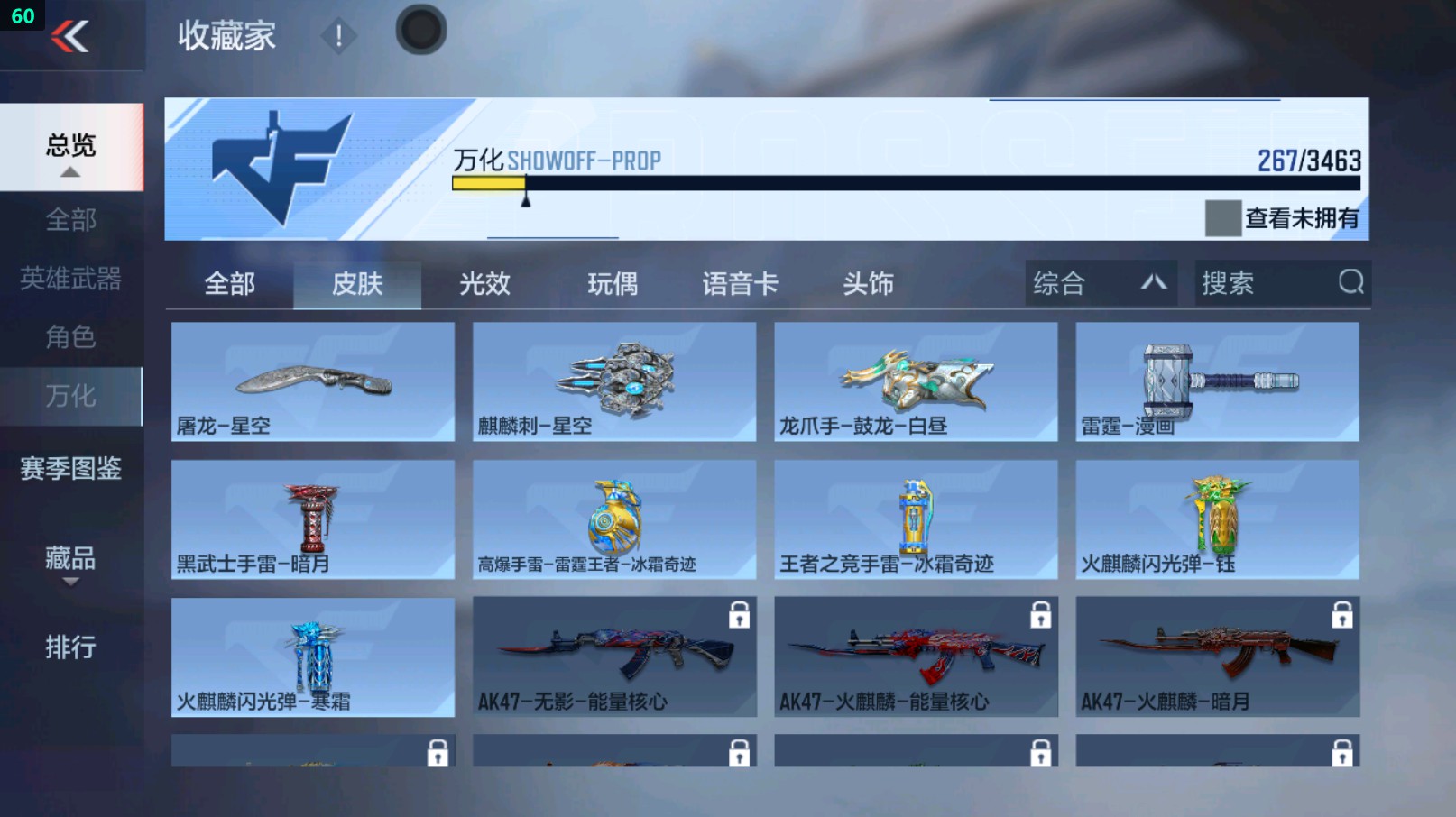Click the lock icon on the bottom-left partially visible card

pos(437,753)
